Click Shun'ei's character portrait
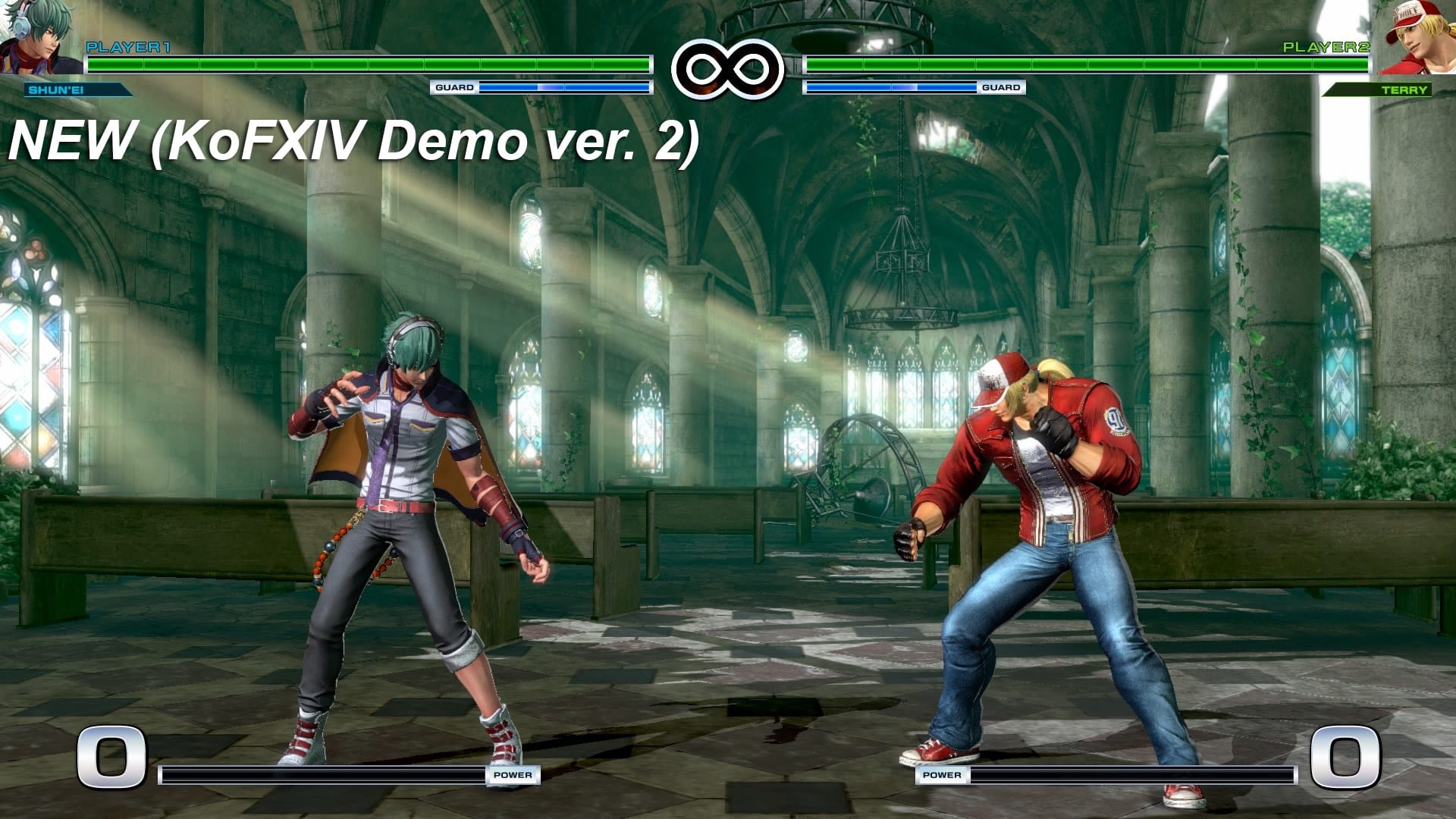 tap(38, 36)
